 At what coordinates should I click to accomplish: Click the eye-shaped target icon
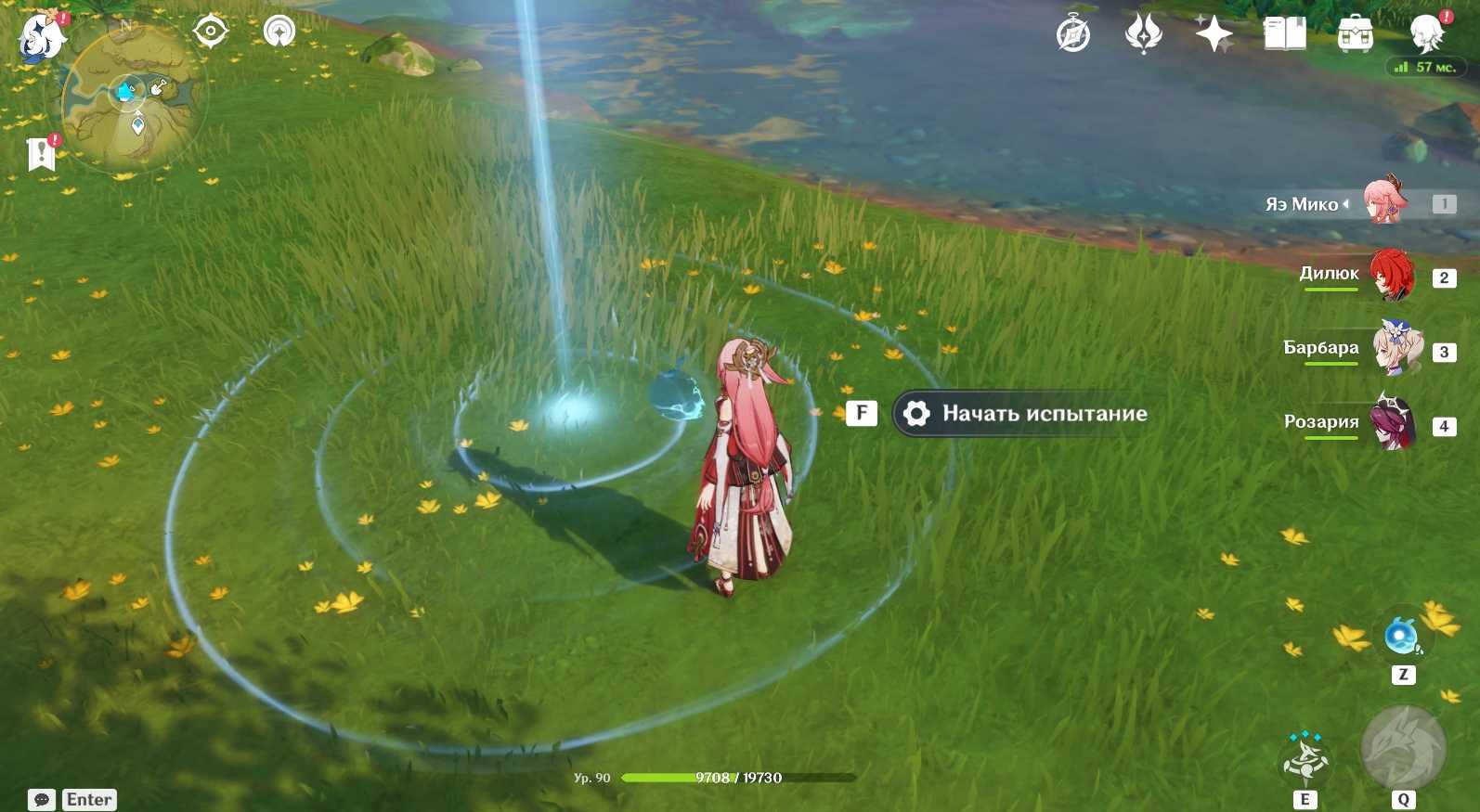point(211,32)
